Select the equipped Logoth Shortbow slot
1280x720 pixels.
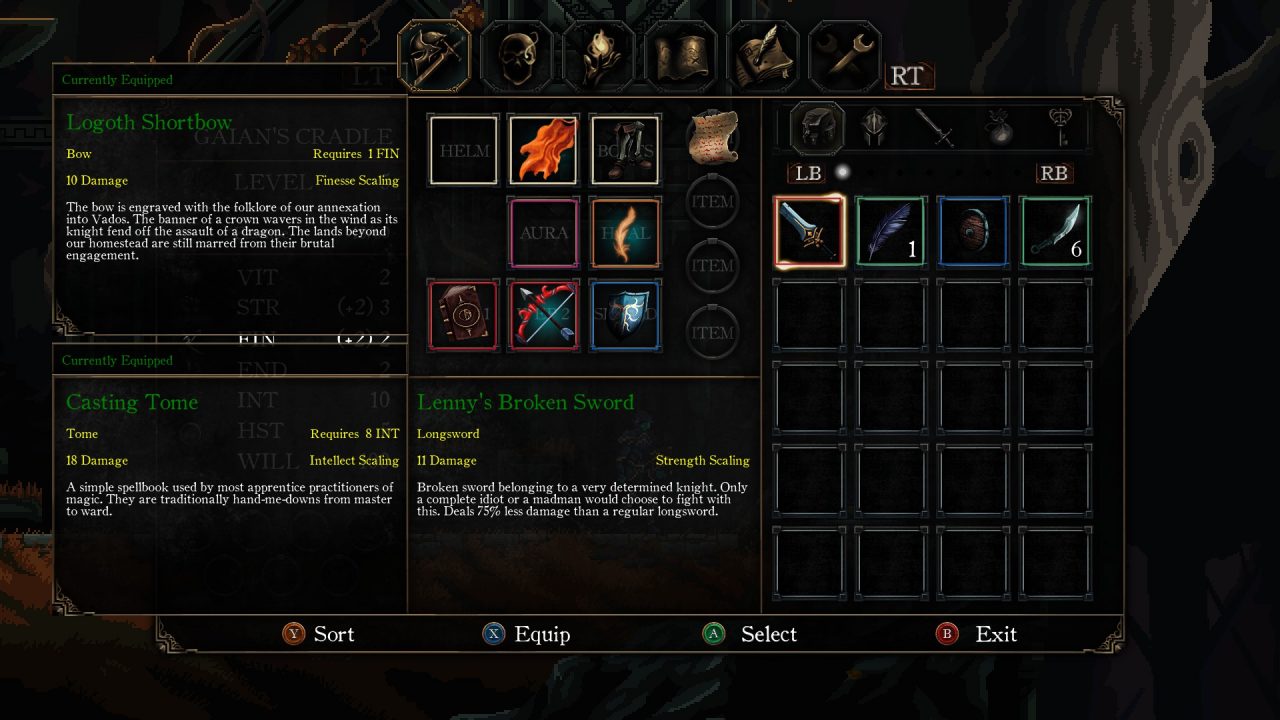544,315
